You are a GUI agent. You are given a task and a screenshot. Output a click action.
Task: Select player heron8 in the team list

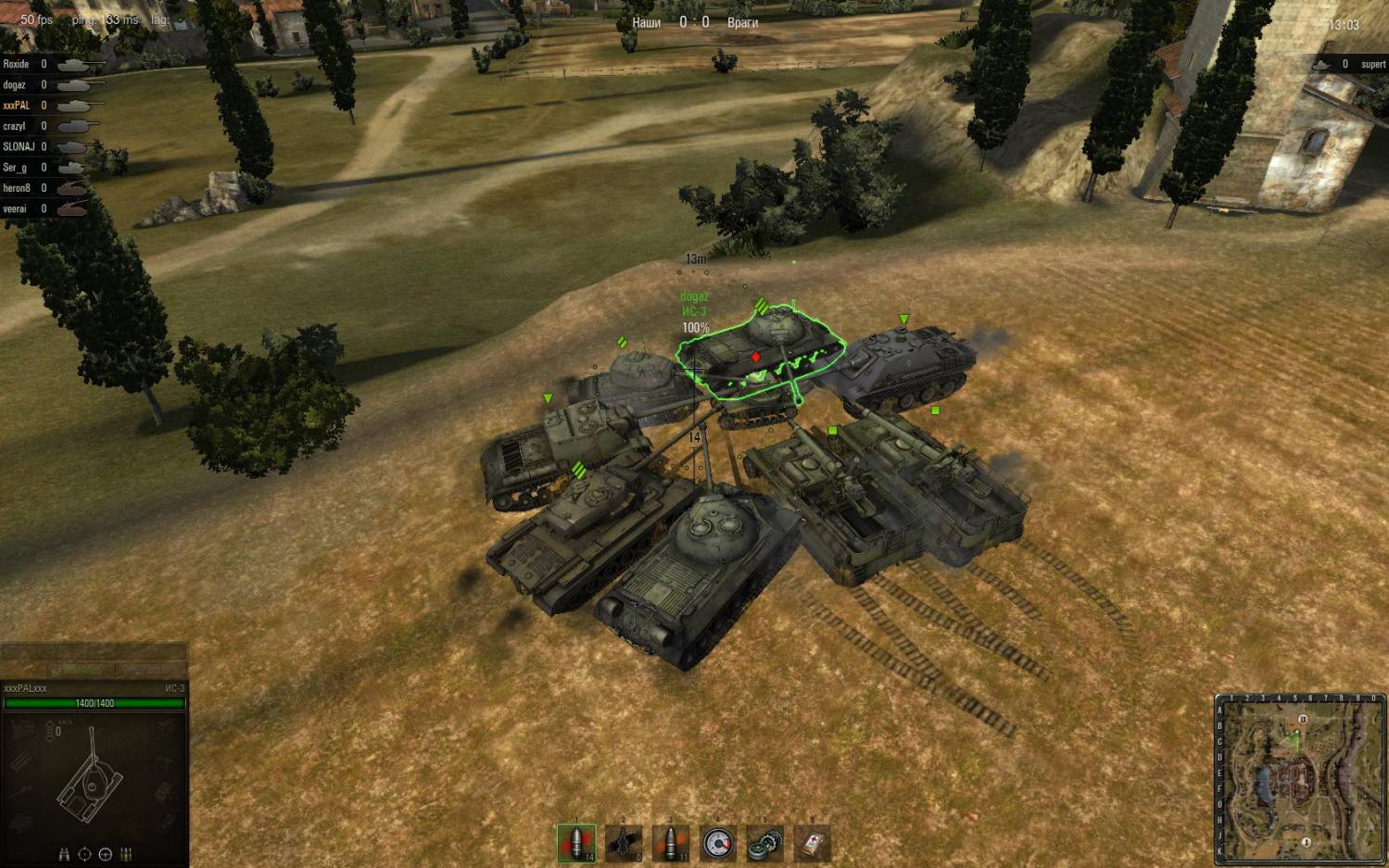tap(17, 188)
